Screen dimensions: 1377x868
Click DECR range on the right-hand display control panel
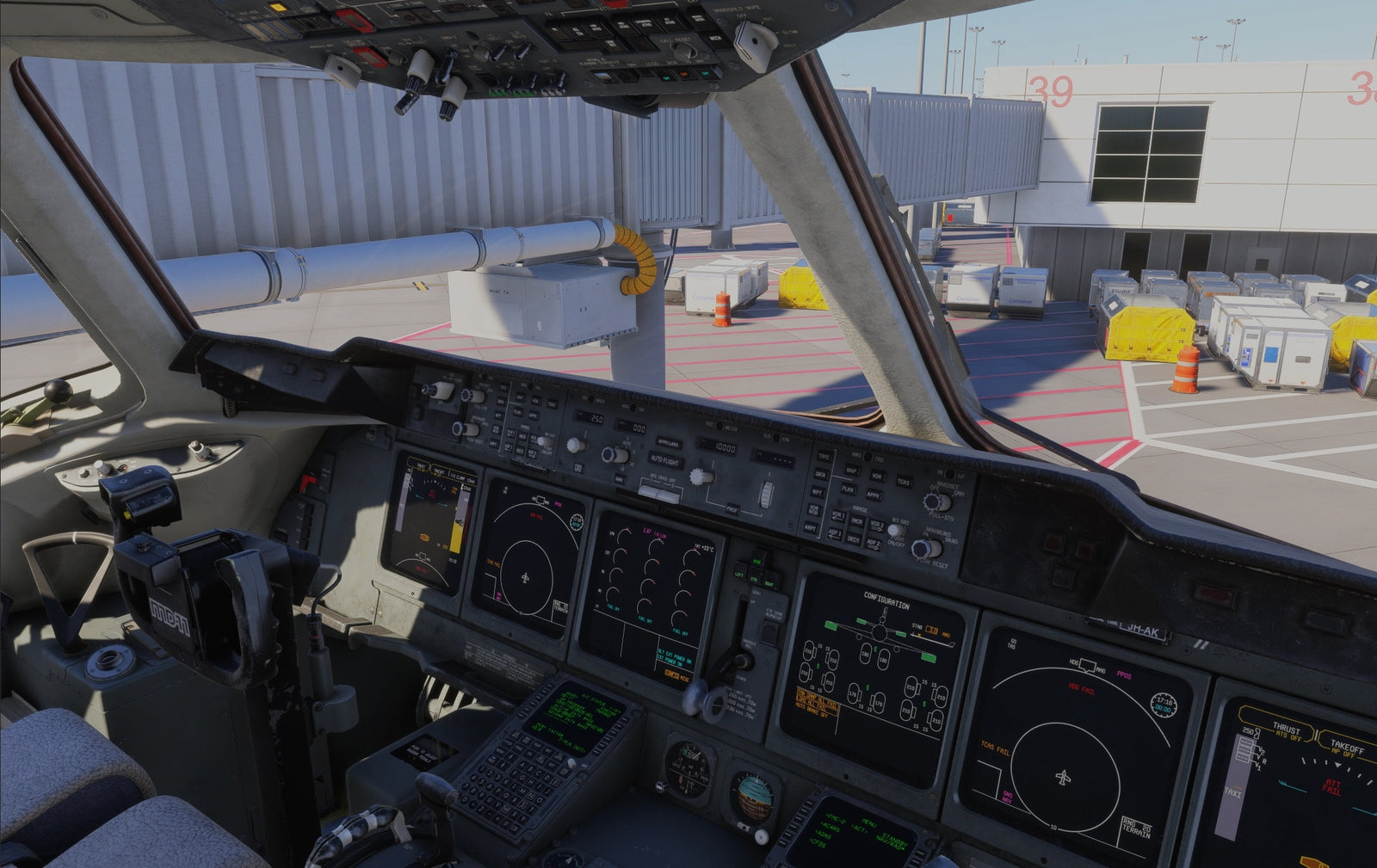pos(853,539)
